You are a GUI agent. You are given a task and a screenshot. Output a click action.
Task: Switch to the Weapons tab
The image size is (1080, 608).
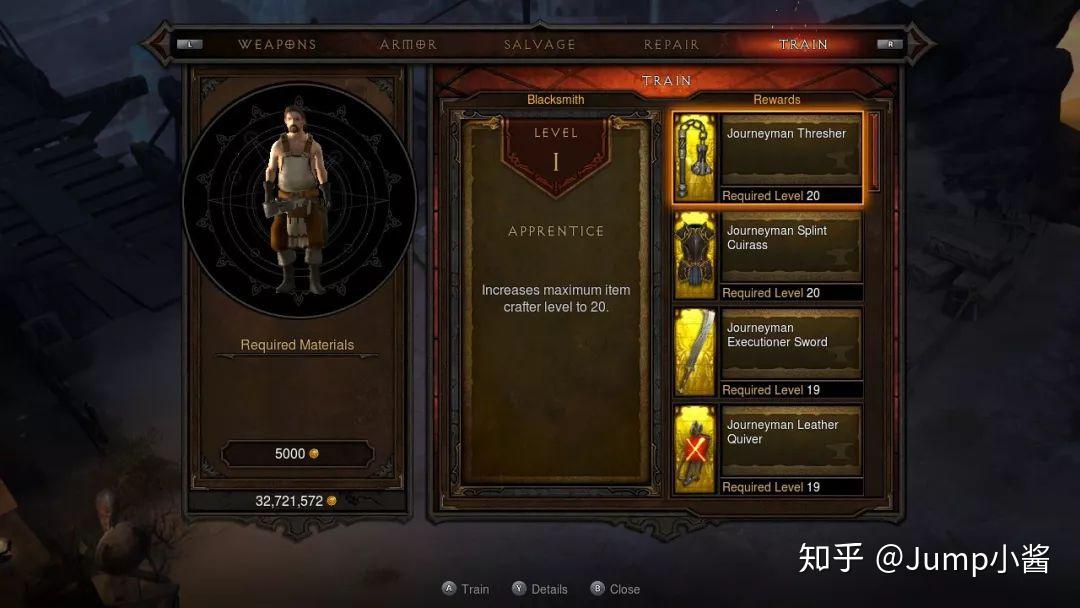pyautogui.click(x=277, y=44)
